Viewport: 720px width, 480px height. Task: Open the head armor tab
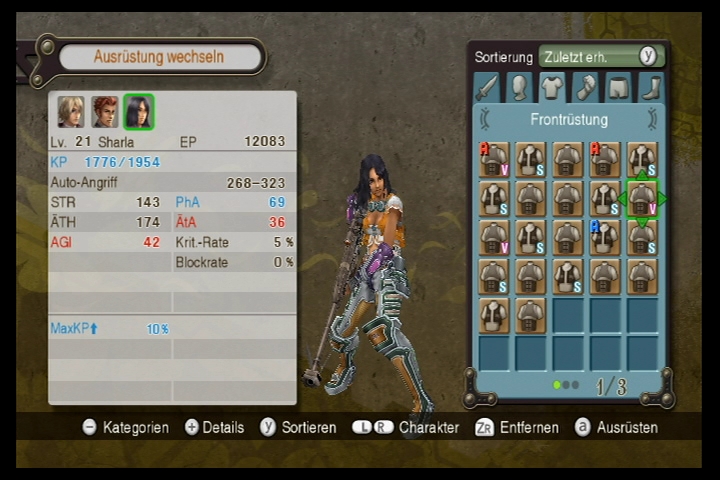click(x=519, y=87)
